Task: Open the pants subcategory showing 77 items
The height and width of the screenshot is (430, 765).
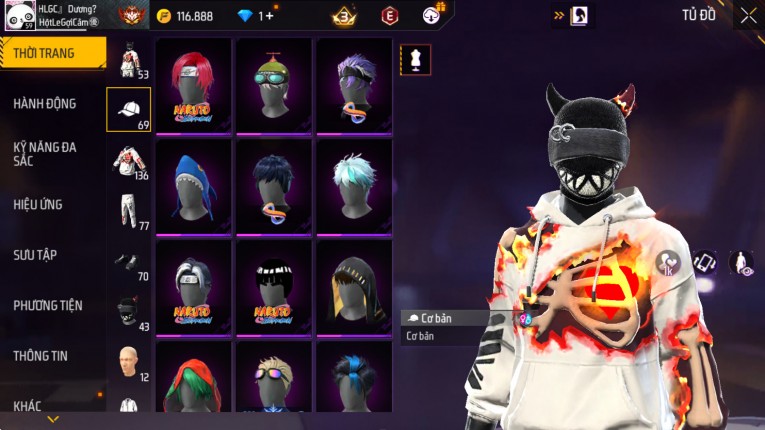Action: tap(129, 211)
